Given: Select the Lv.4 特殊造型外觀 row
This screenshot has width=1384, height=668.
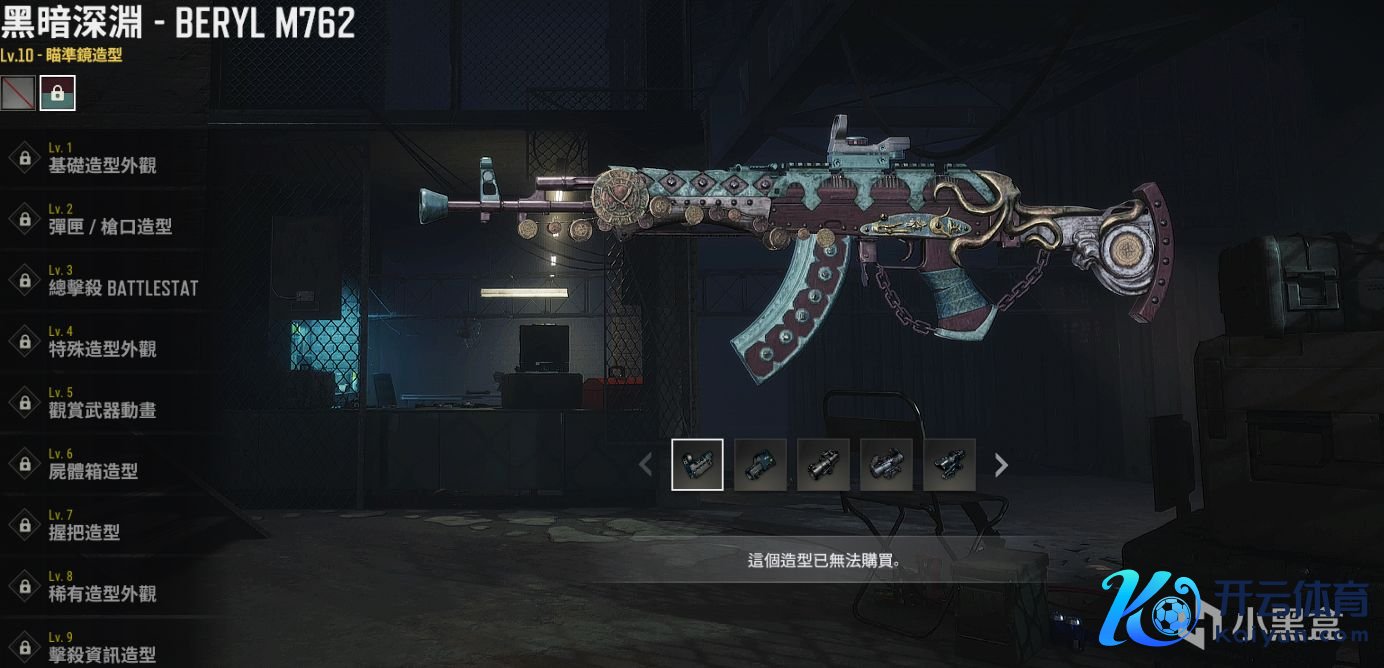Looking at the screenshot, I should pos(102,342).
